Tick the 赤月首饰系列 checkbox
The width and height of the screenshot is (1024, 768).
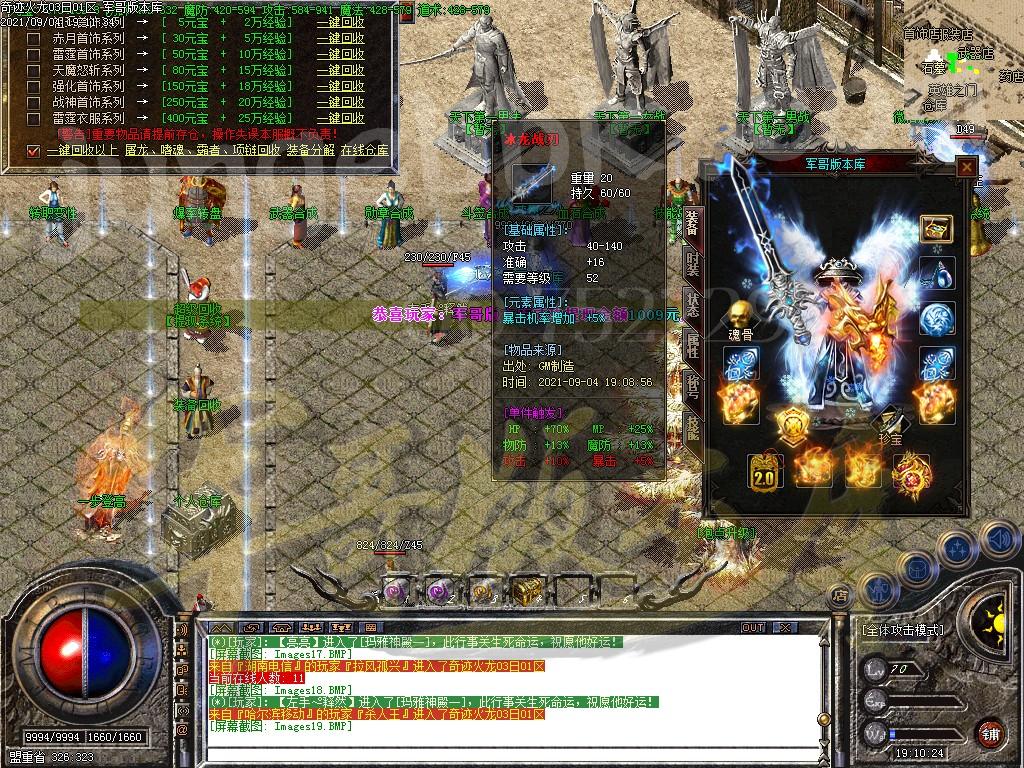[34, 40]
